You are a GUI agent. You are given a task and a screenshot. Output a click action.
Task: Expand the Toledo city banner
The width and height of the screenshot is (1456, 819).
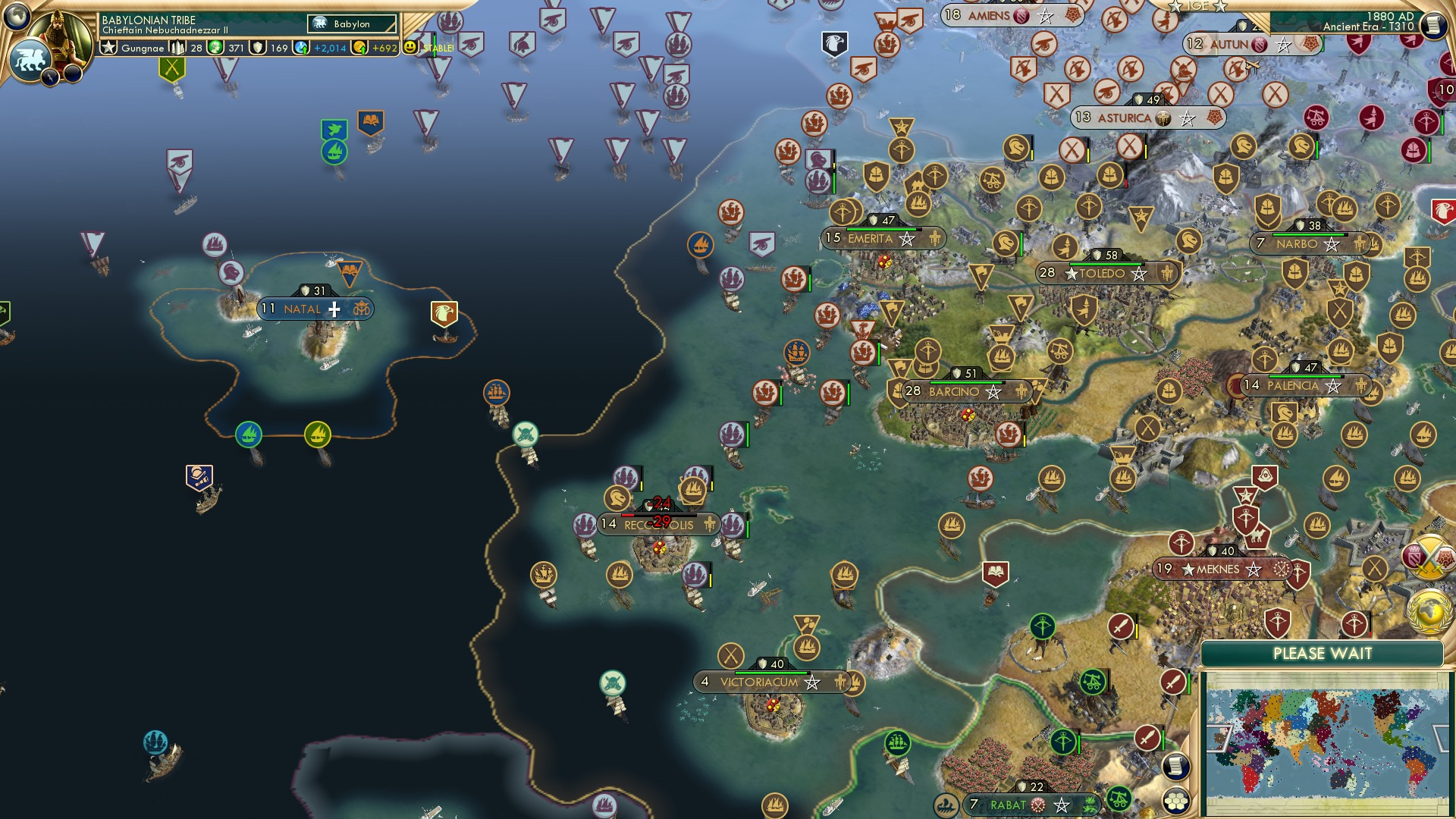coord(1103,274)
